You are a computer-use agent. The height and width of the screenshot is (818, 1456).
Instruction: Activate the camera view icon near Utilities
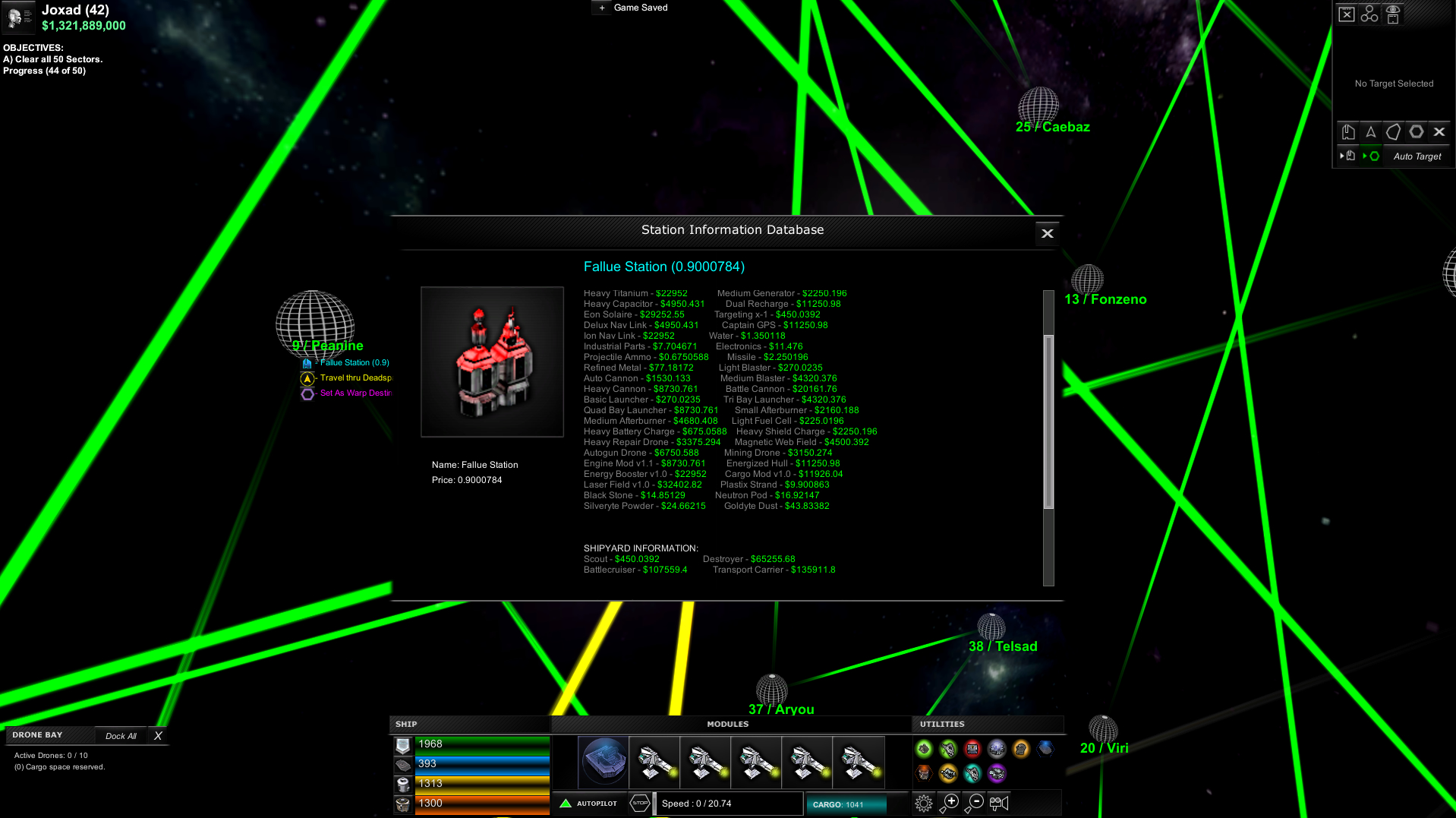coord(998,803)
